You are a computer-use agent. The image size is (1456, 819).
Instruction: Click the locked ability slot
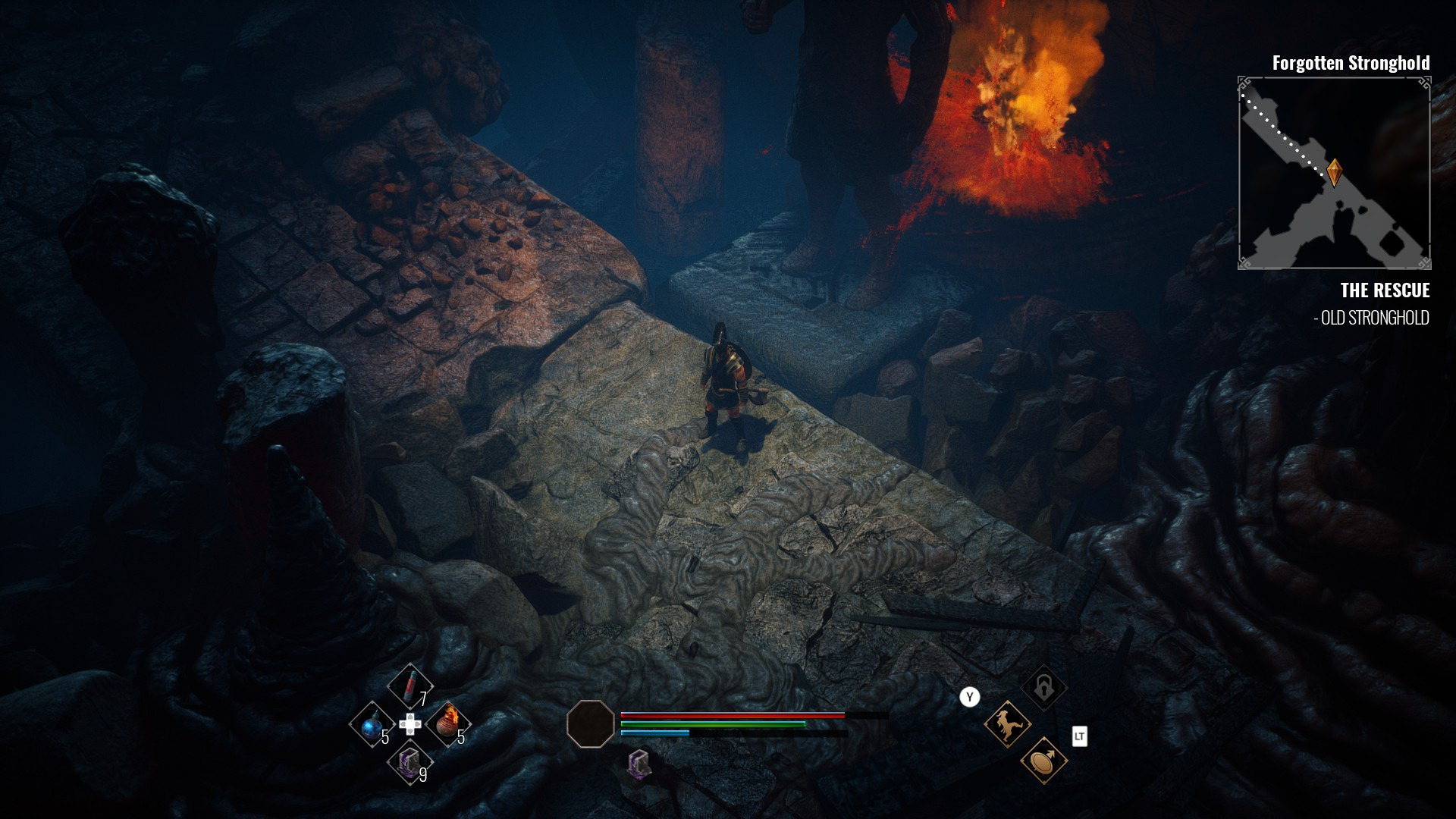[x=1043, y=688]
